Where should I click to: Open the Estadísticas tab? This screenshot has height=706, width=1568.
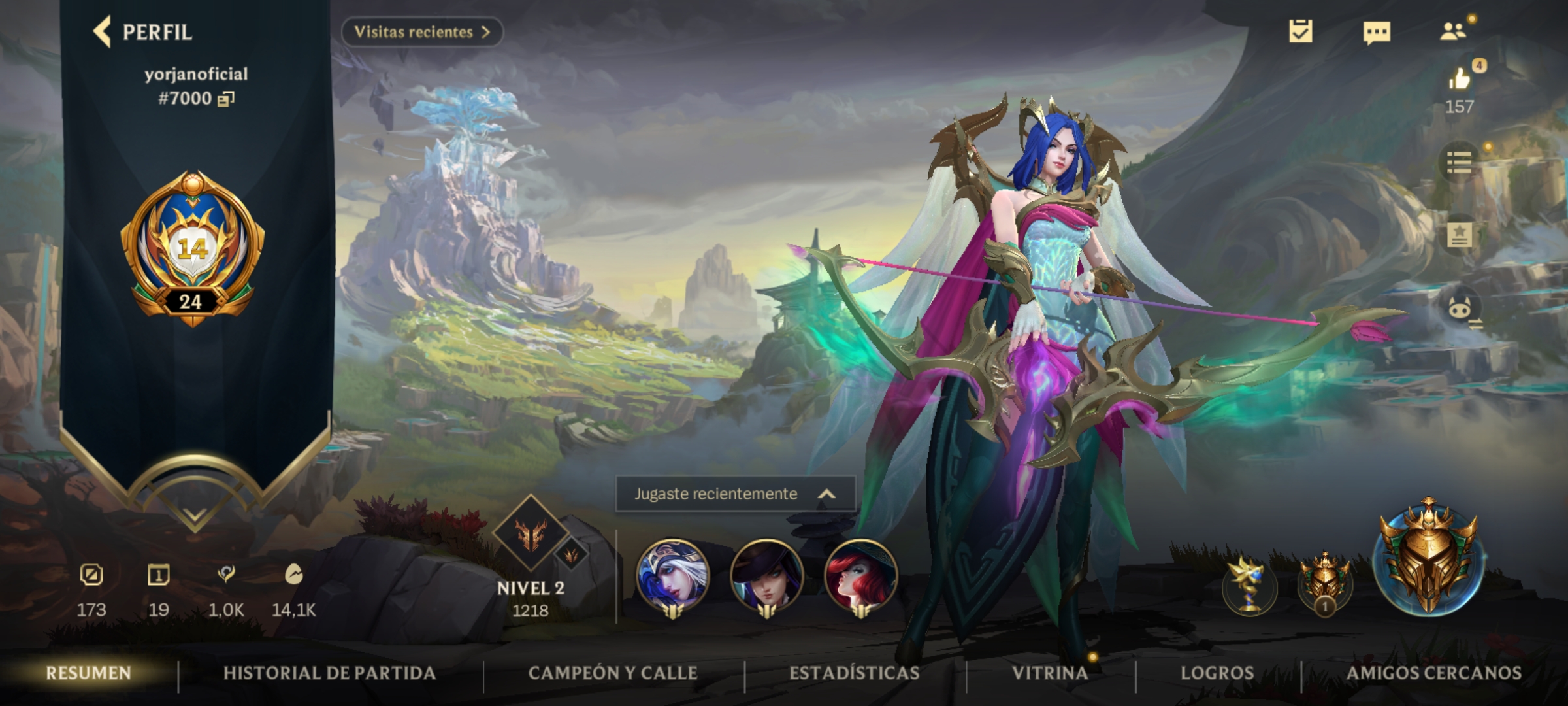pos(854,673)
